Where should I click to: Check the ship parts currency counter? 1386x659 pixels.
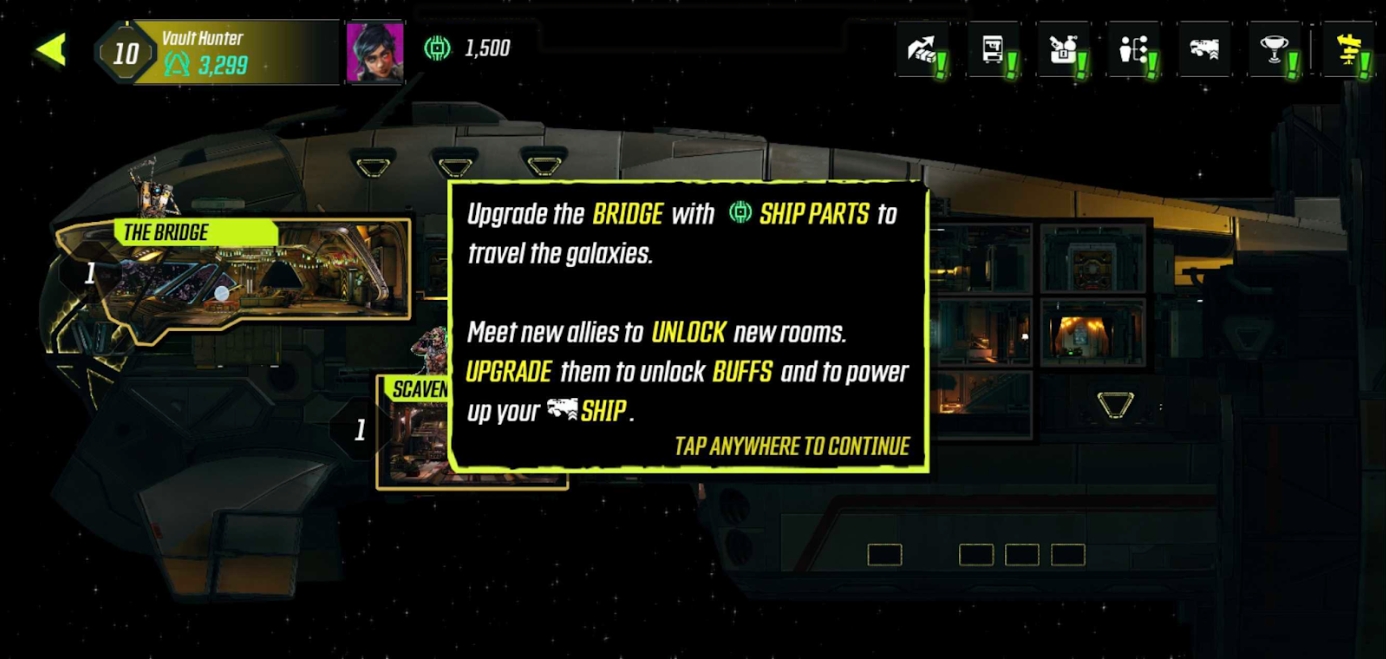tap(468, 48)
